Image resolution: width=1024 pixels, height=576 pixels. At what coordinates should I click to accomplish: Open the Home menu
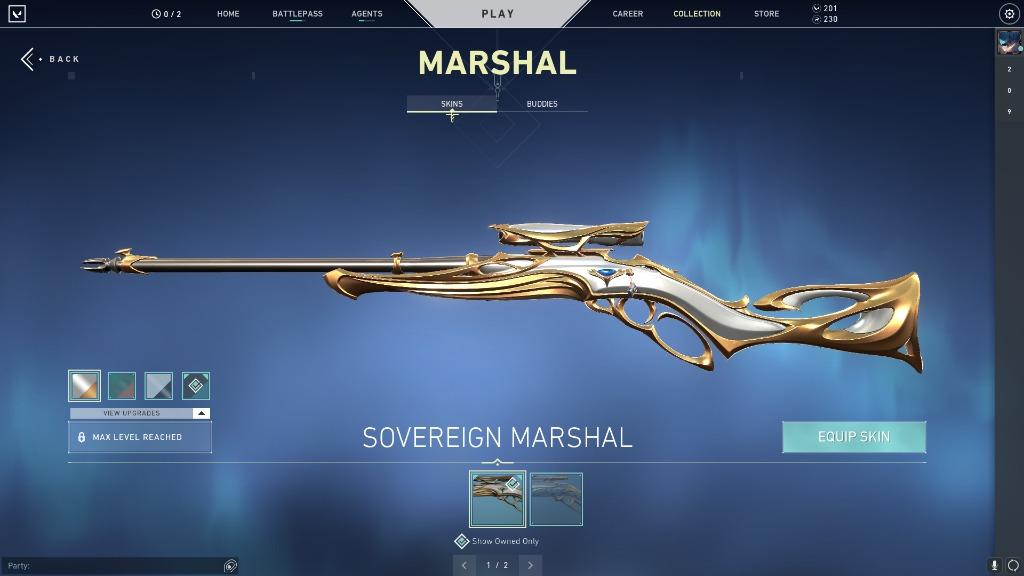(x=228, y=14)
